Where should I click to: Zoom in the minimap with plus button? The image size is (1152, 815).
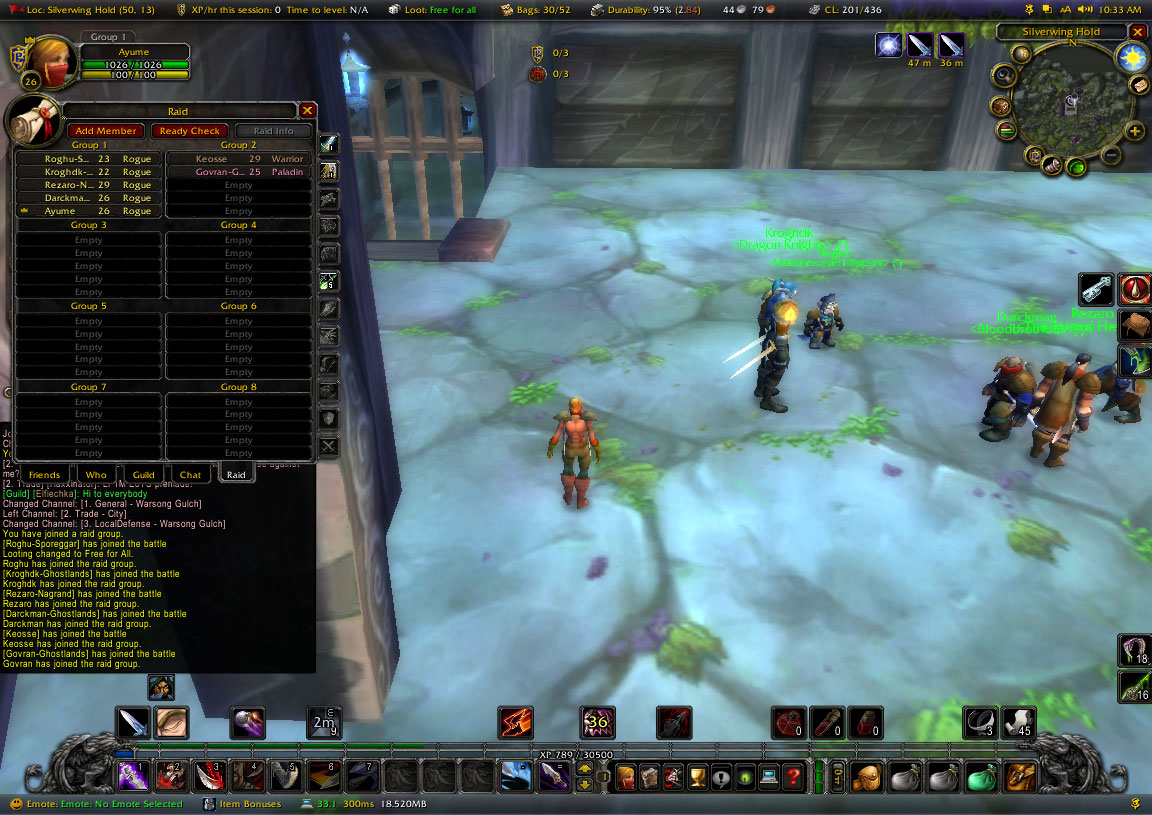point(1134,131)
